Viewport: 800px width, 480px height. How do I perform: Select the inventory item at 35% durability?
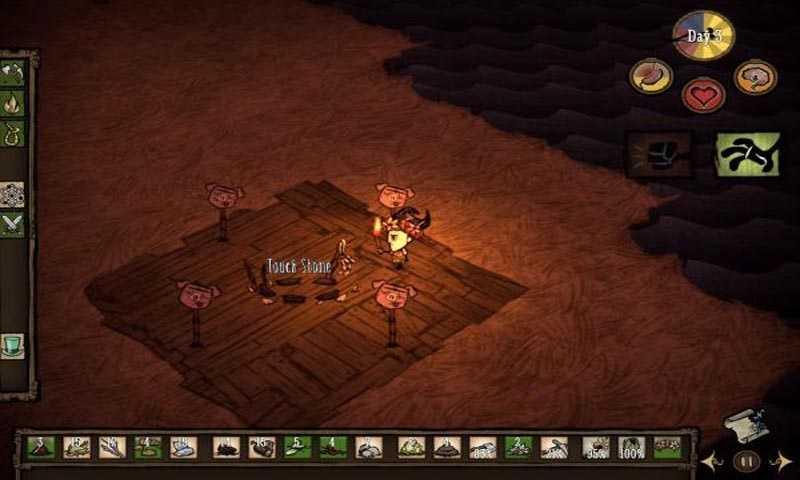pyautogui.click(x=595, y=447)
